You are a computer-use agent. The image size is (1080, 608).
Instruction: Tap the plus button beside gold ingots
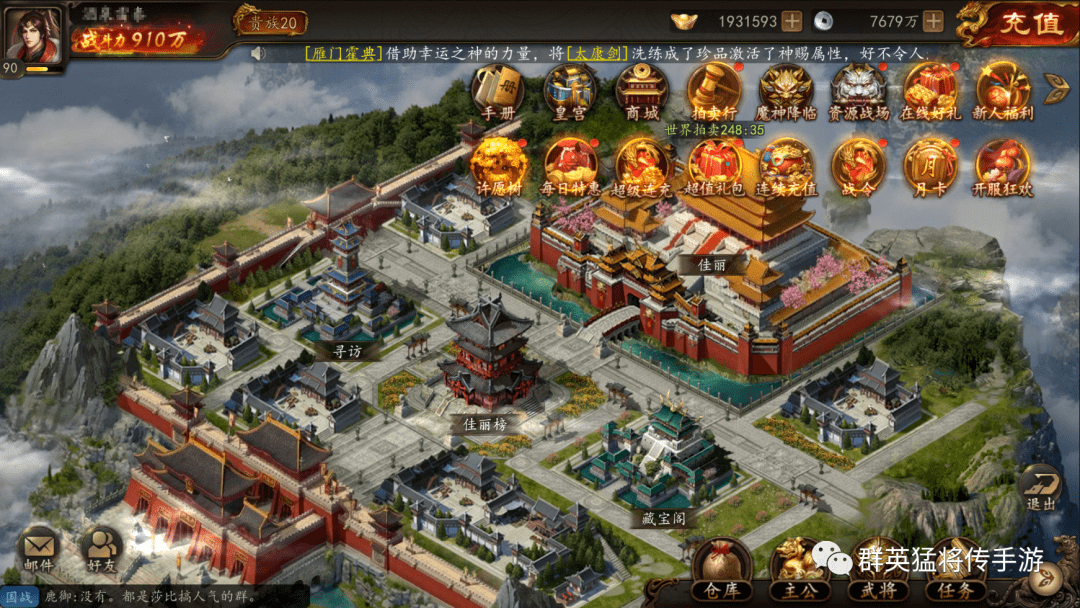791,21
